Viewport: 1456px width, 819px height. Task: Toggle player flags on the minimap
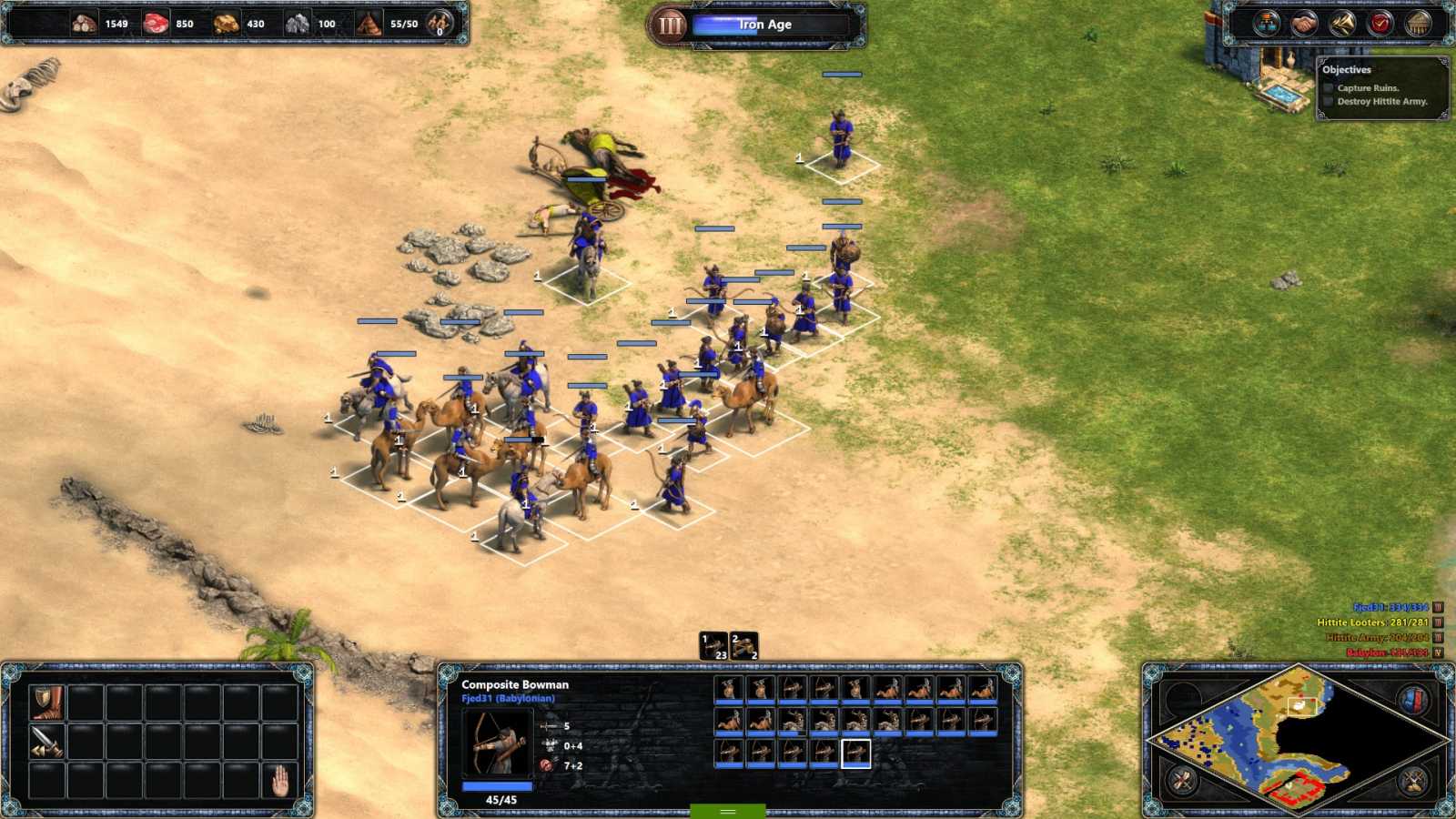point(1414,699)
